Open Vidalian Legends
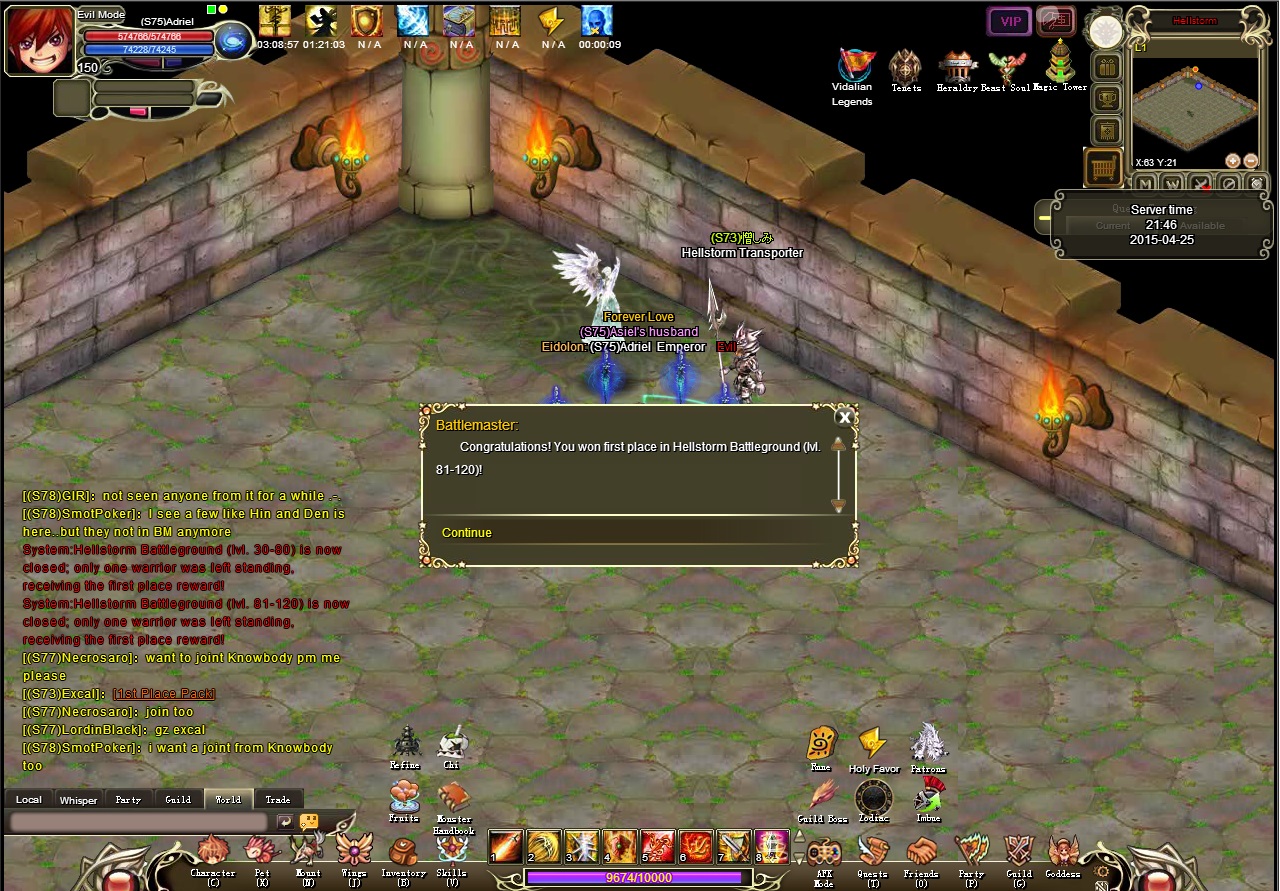The height and width of the screenshot is (891, 1280). coord(852,66)
